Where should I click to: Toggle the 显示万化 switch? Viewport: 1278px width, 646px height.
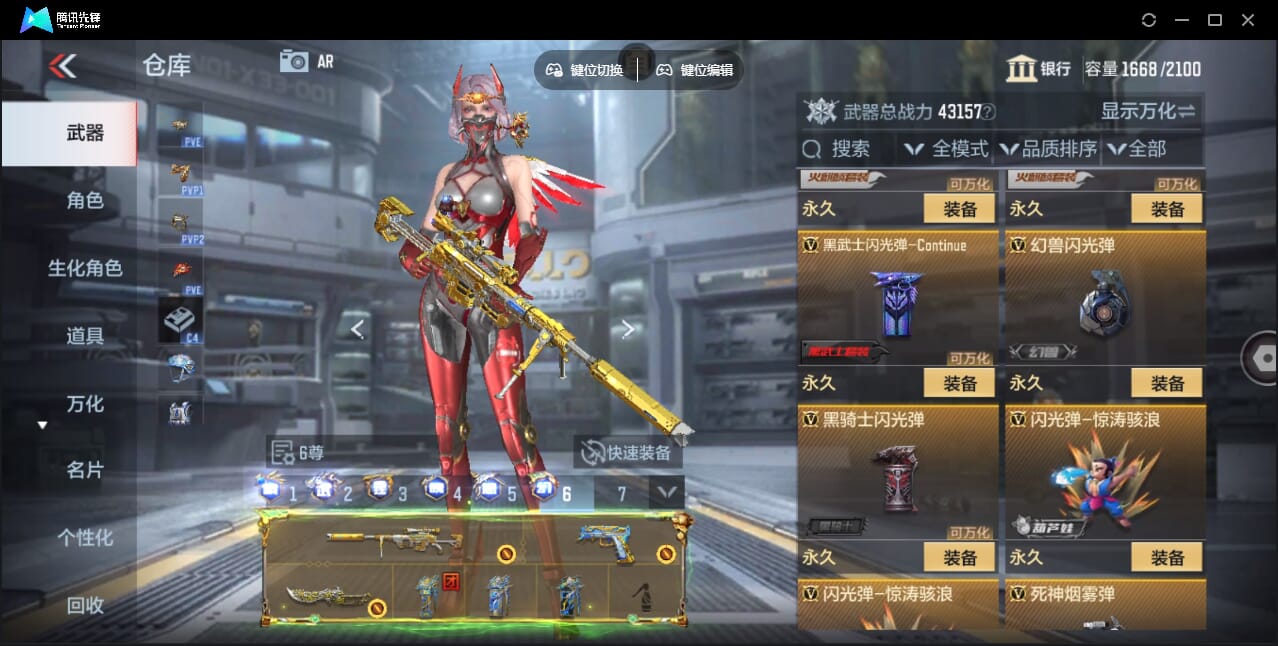click(x=1148, y=111)
